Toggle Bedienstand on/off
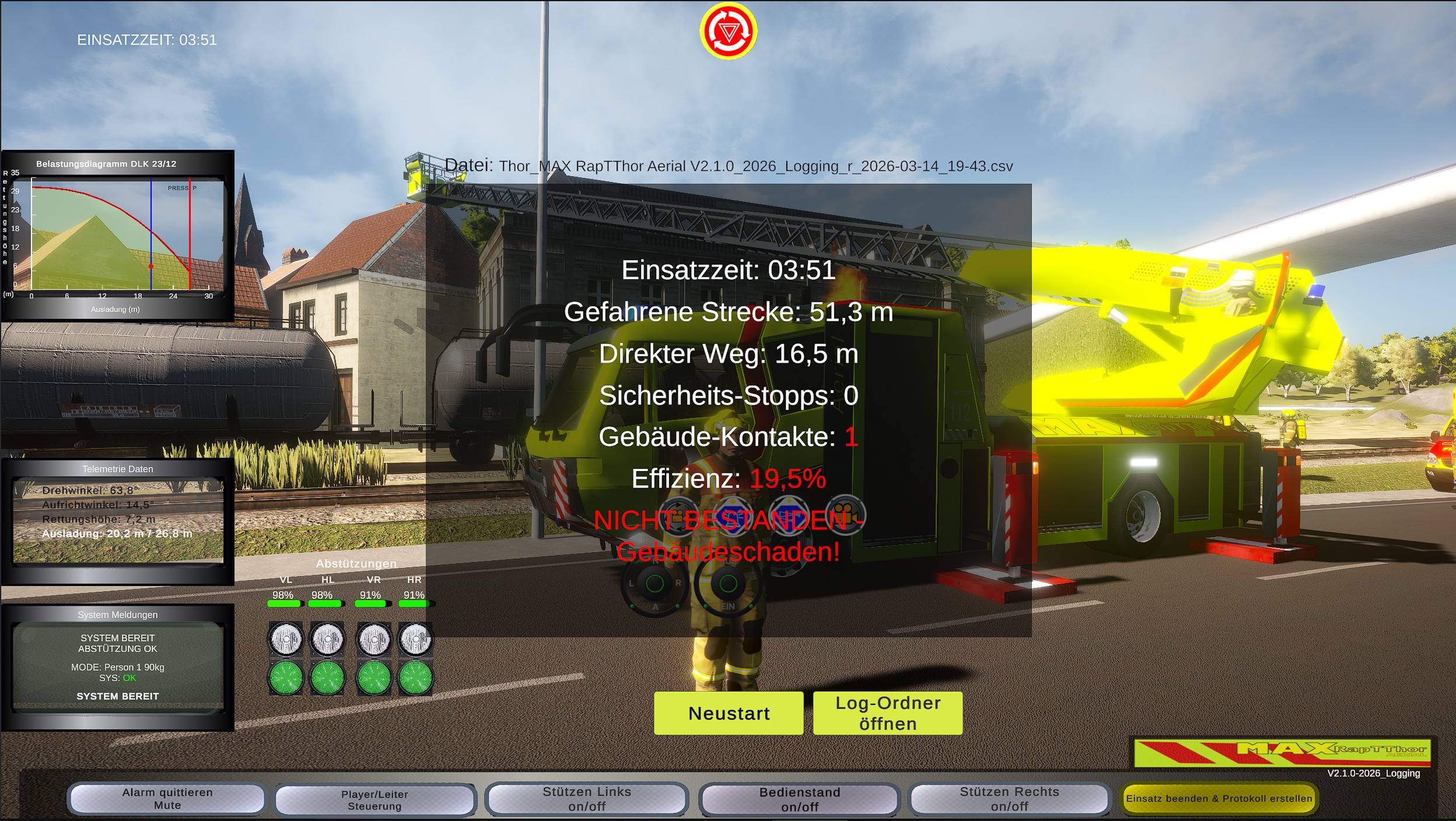The width and height of the screenshot is (1456, 821). click(x=800, y=799)
